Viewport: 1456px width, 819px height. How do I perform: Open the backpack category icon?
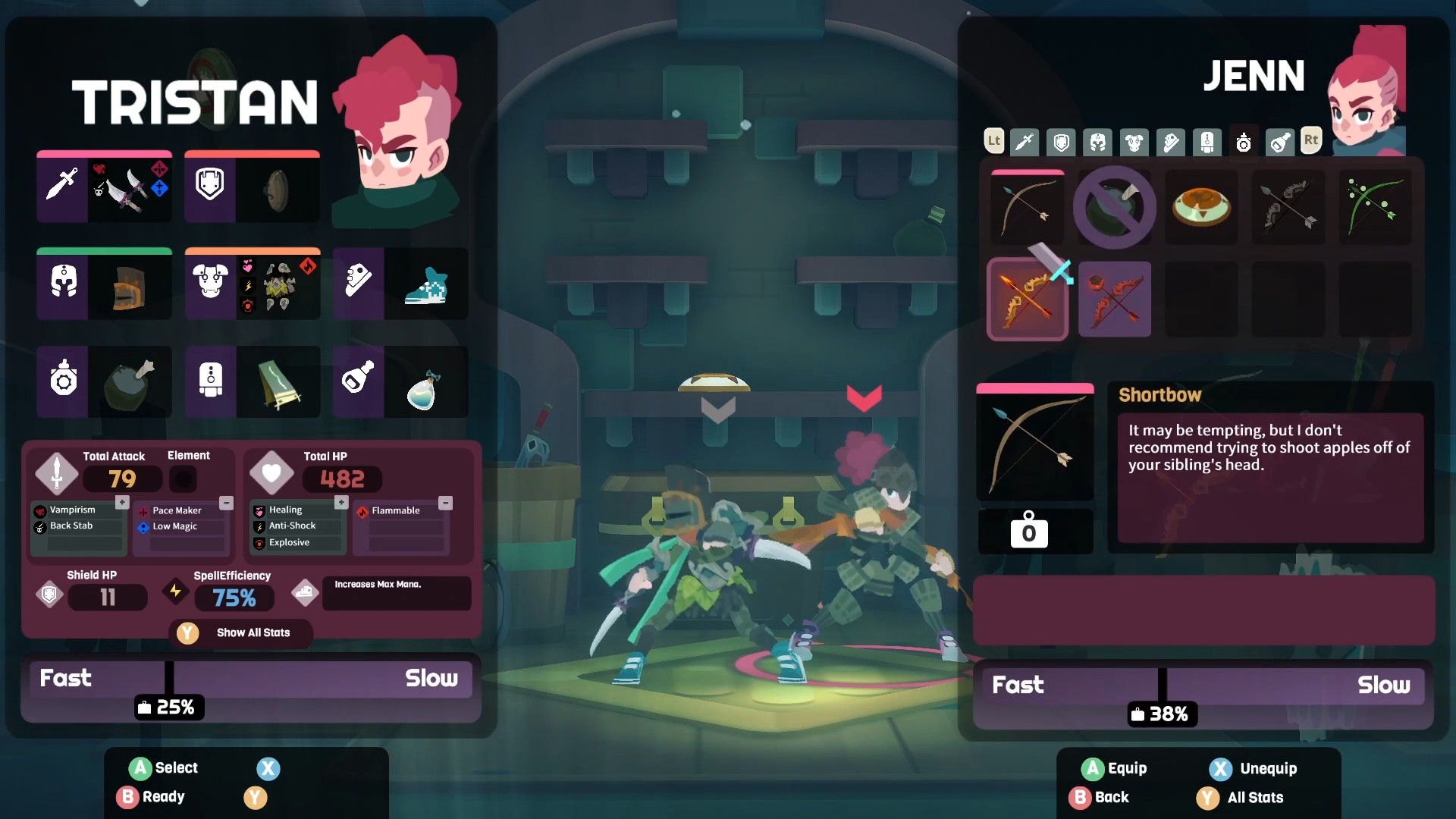coord(1207,142)
